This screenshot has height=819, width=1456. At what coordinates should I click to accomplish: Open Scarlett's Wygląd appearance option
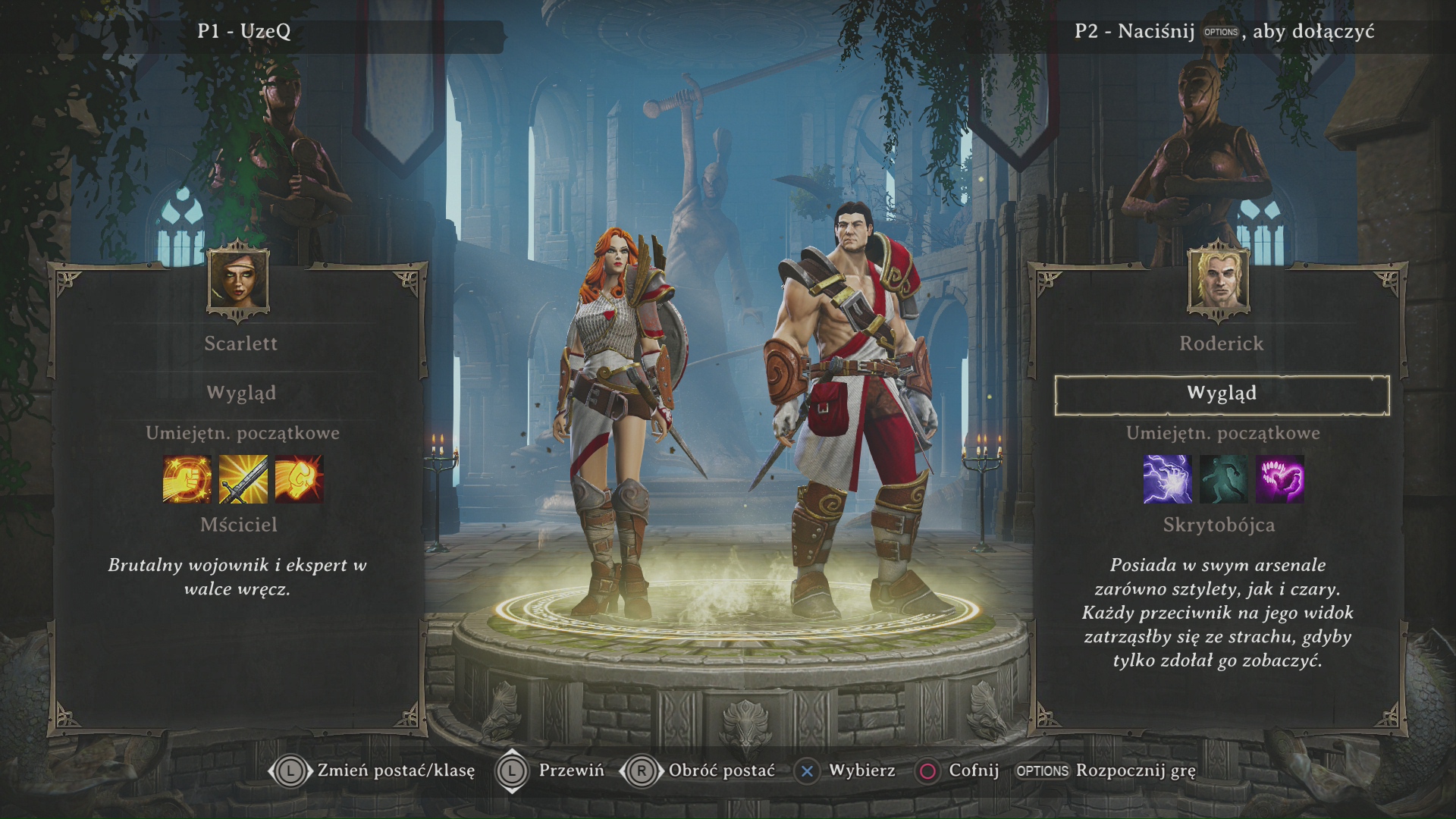coord(241,393)
